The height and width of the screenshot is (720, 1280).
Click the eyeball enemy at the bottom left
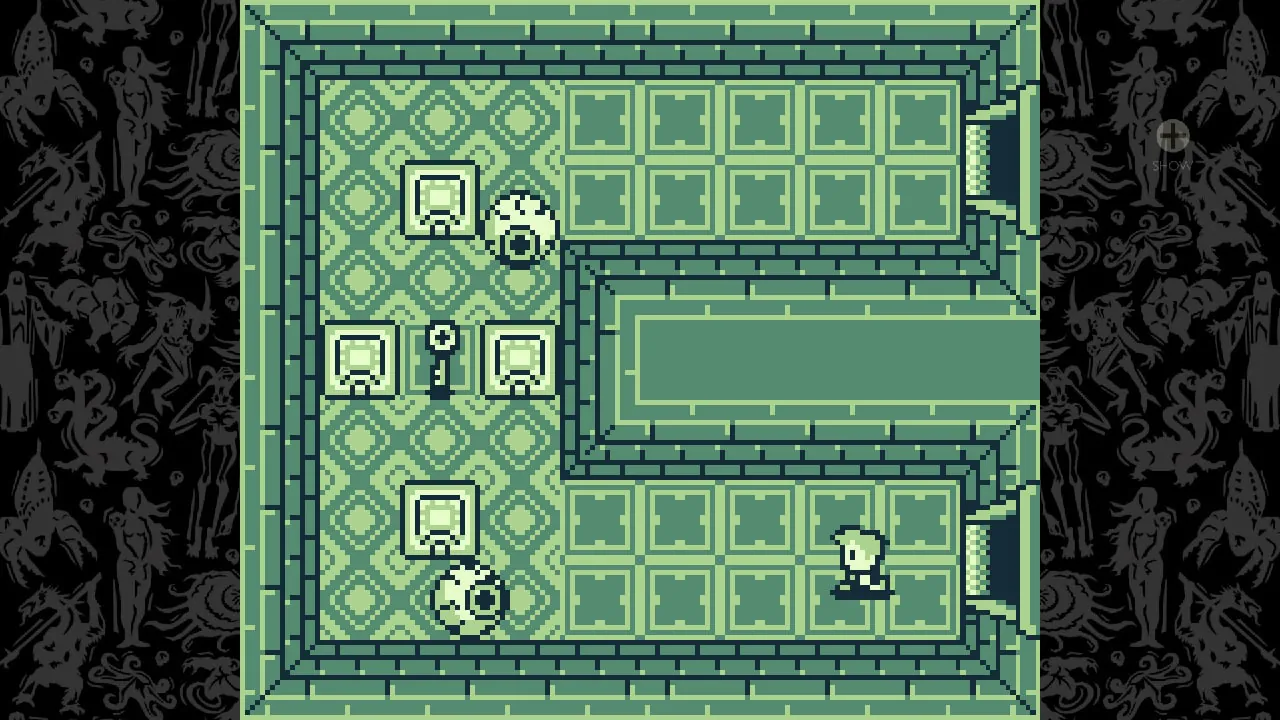(x=466, y=597)
